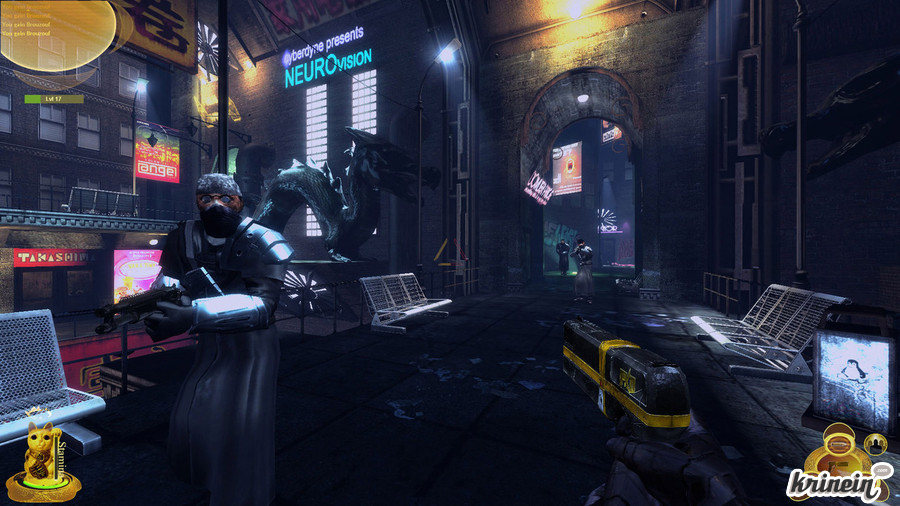Click the krinein.com watermark logo

(x=836, y=483)
